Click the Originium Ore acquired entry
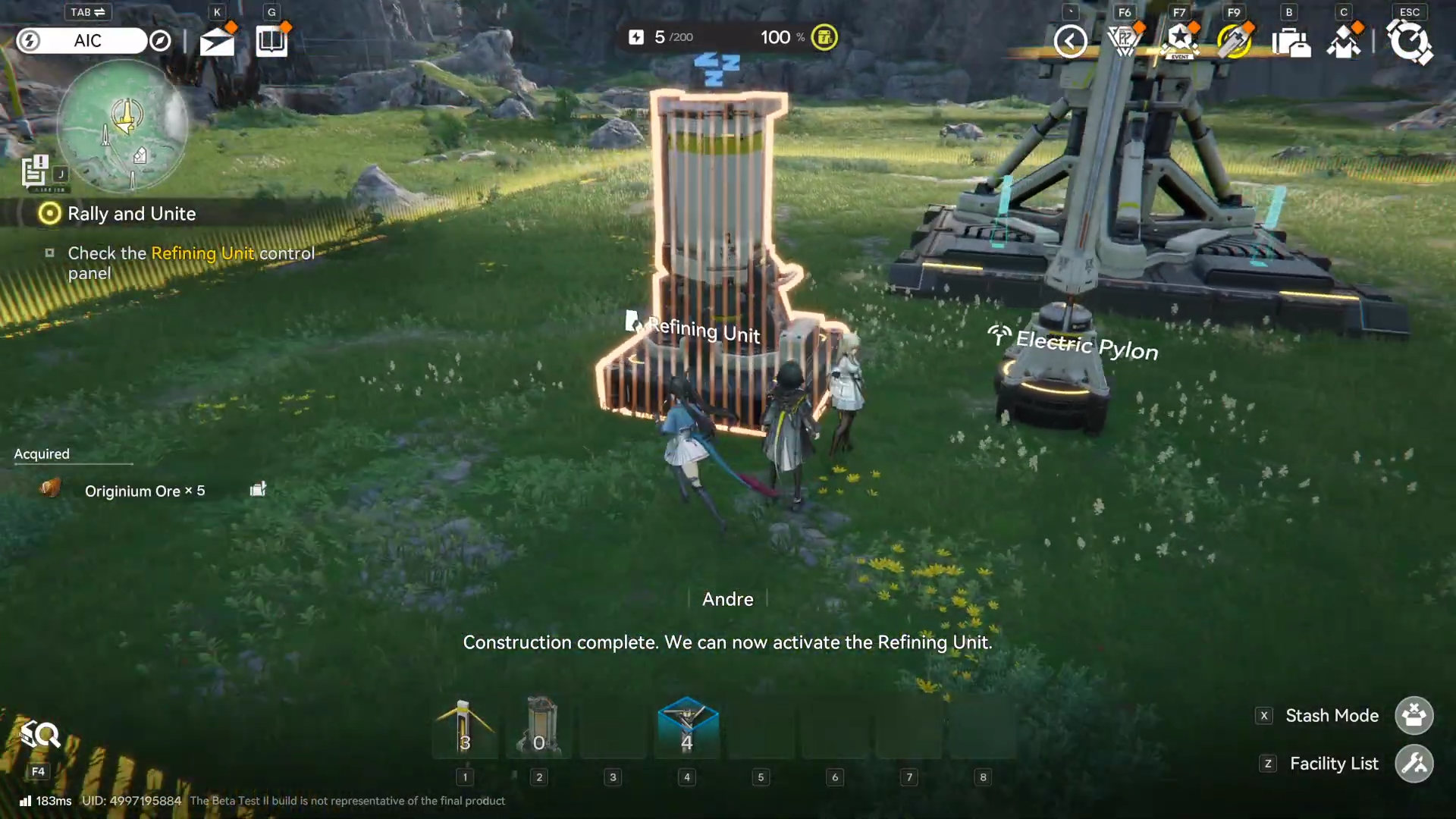Viewport: 1456px width, 819px height. point(144,491)
